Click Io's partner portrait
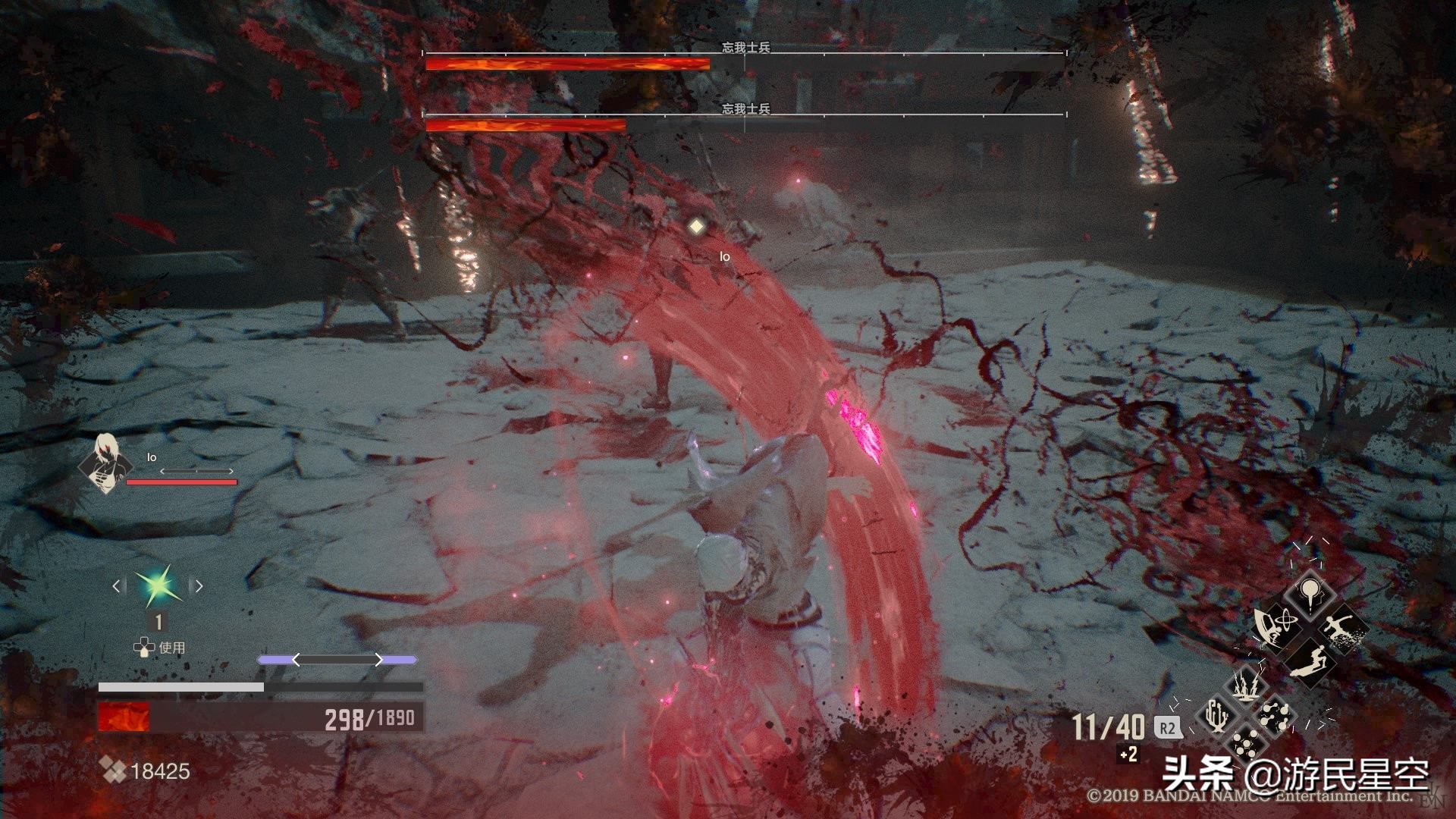The image size is (1456, 819). [x=104, y=462]
